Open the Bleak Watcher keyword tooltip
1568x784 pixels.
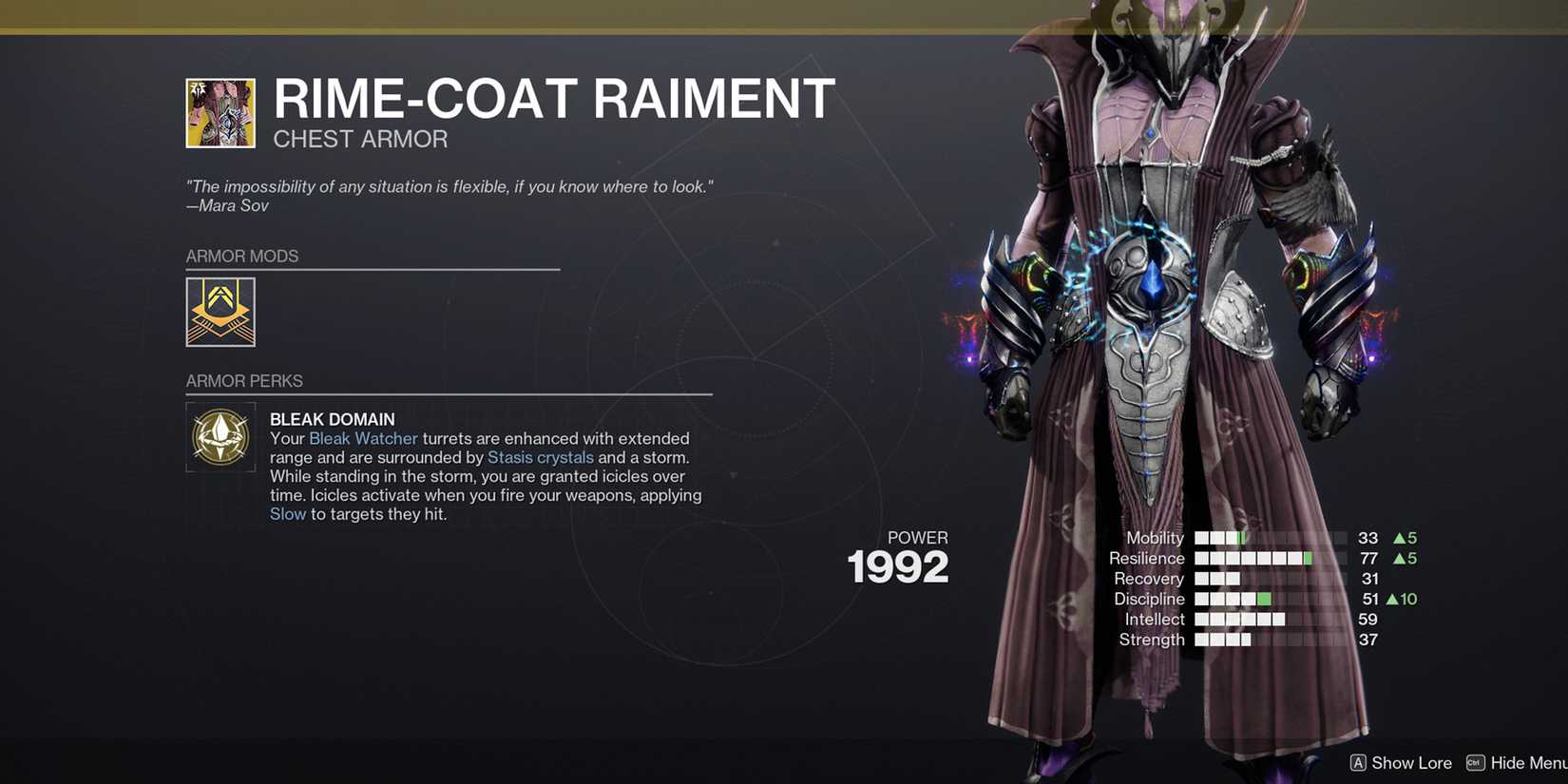click(x=363, y=438)
